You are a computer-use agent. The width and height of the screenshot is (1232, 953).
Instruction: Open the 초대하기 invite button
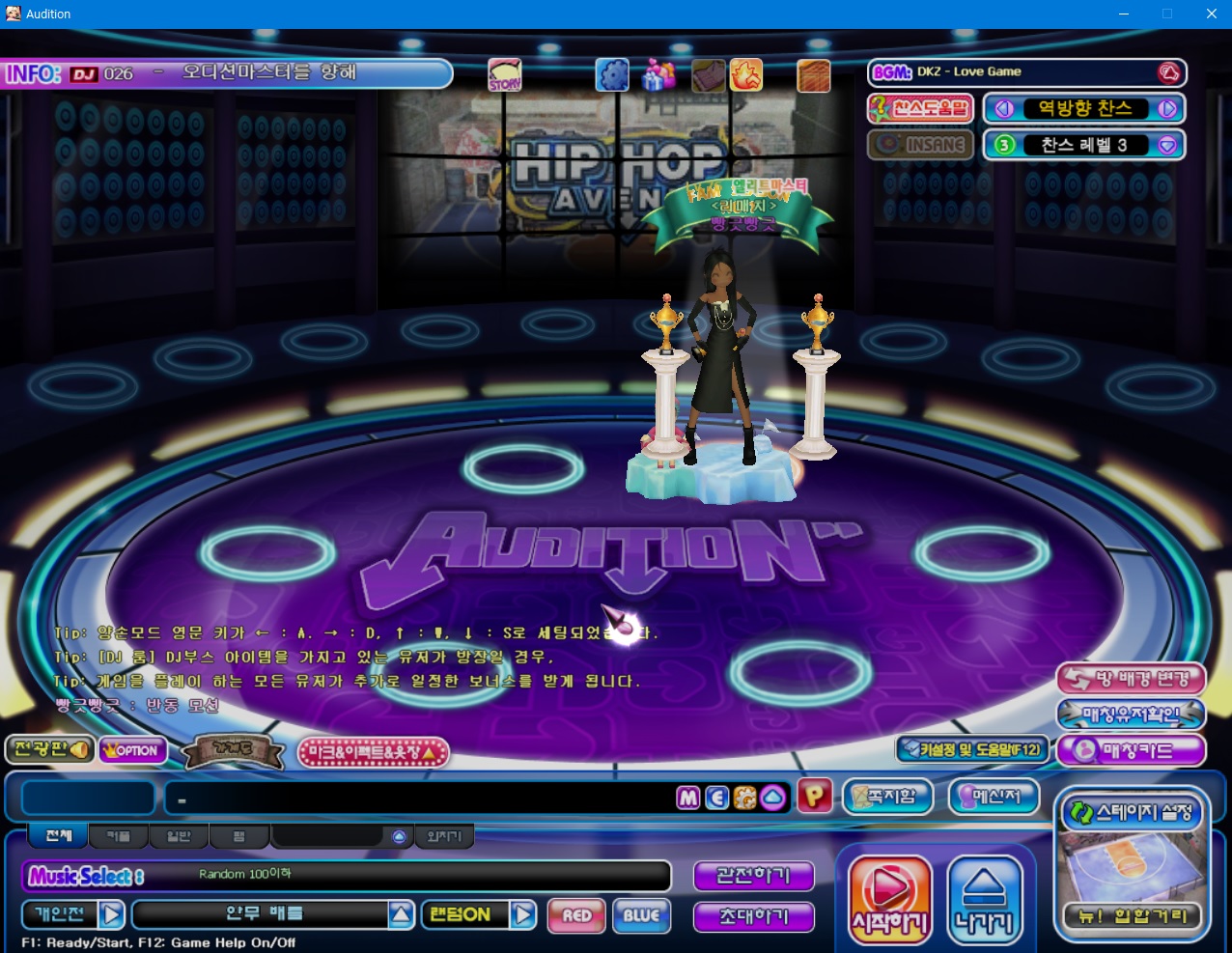753,916
